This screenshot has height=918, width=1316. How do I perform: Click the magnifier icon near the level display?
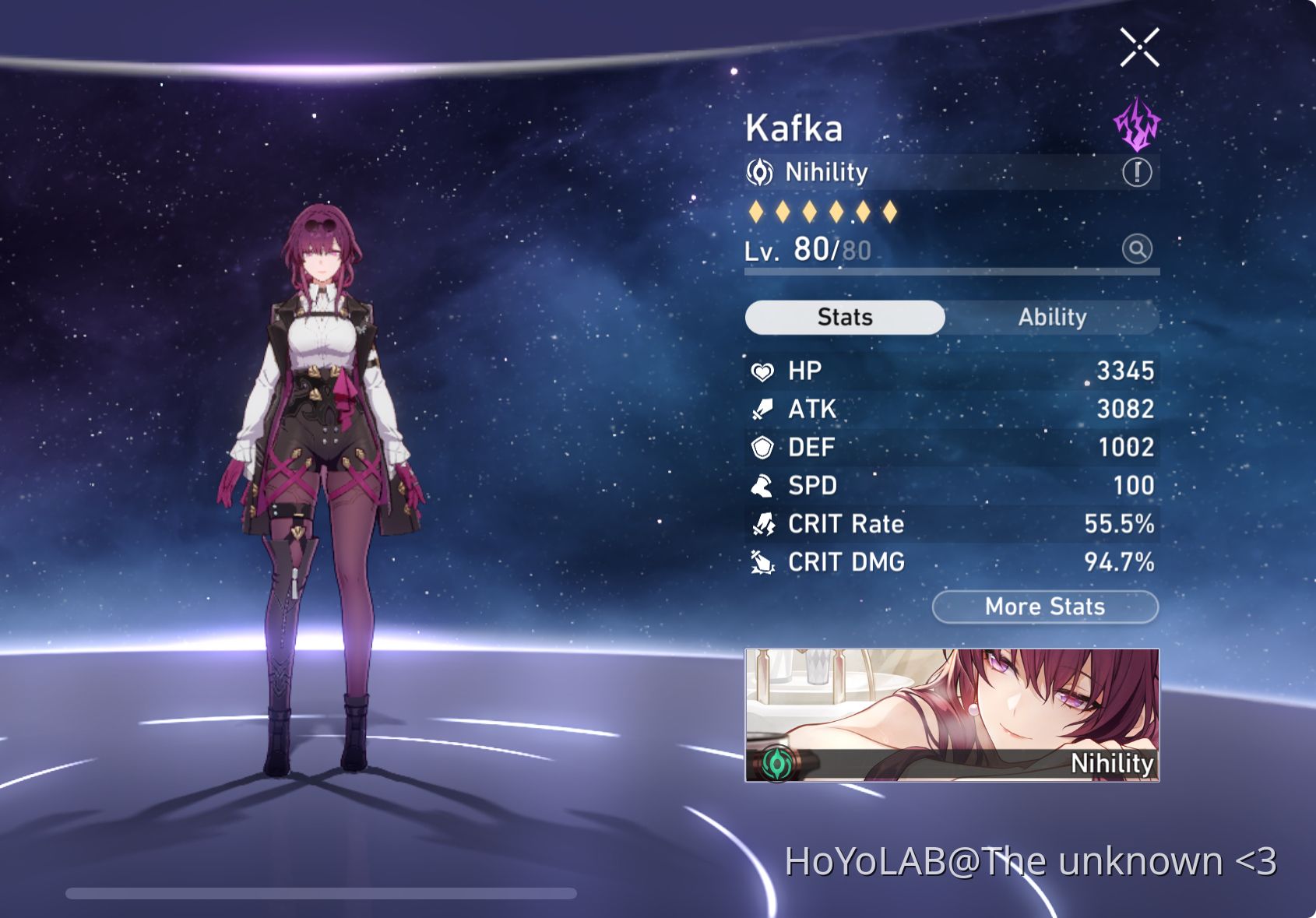click(1138, 250)
